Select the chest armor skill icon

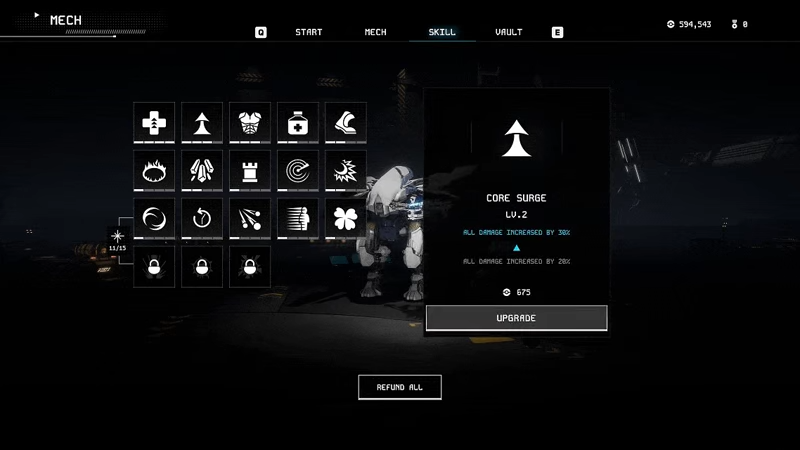pyautogui.click(x=250, y=123)
